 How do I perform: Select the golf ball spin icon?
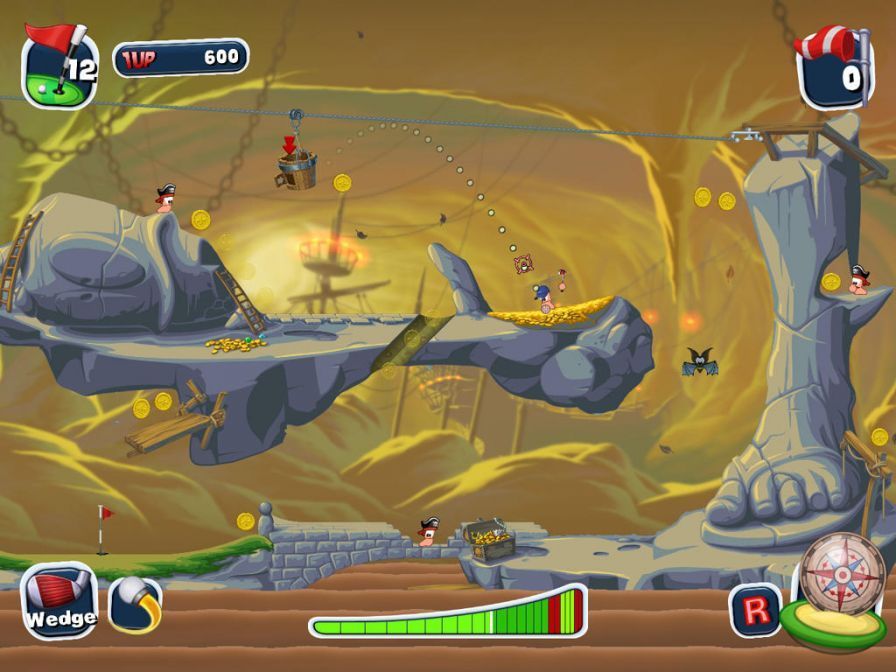[135, 605]
